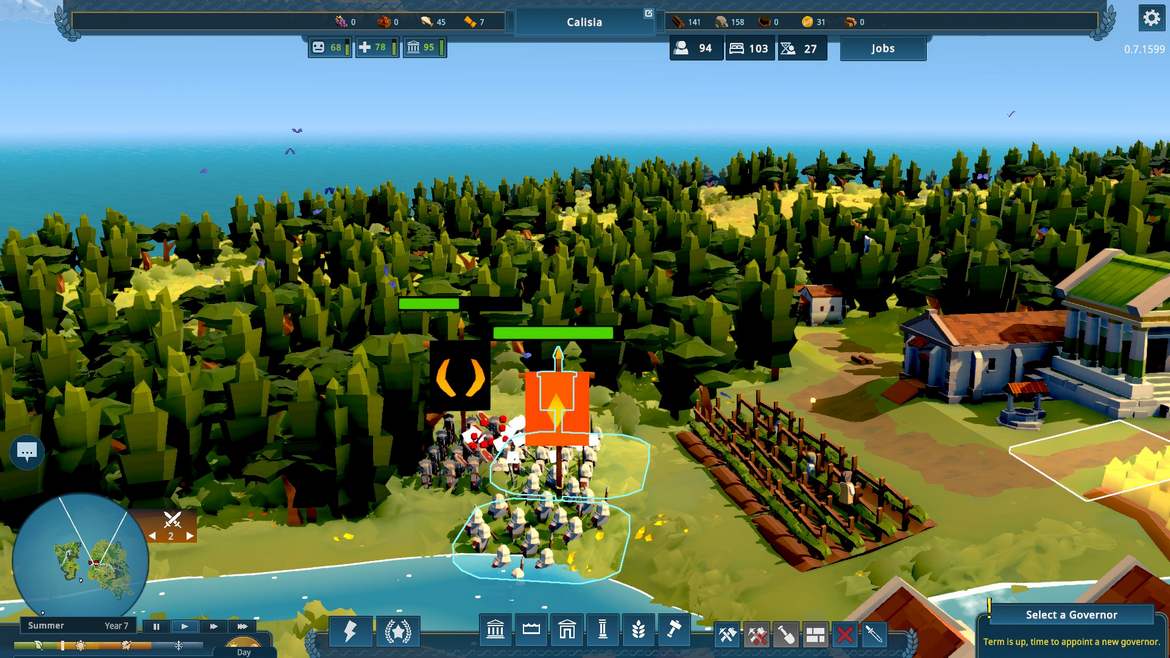Viewport: 1170px width, 658px height.
Task: Open the chat speech bubble
Action: pyautogui.click(x=27, y=452)
